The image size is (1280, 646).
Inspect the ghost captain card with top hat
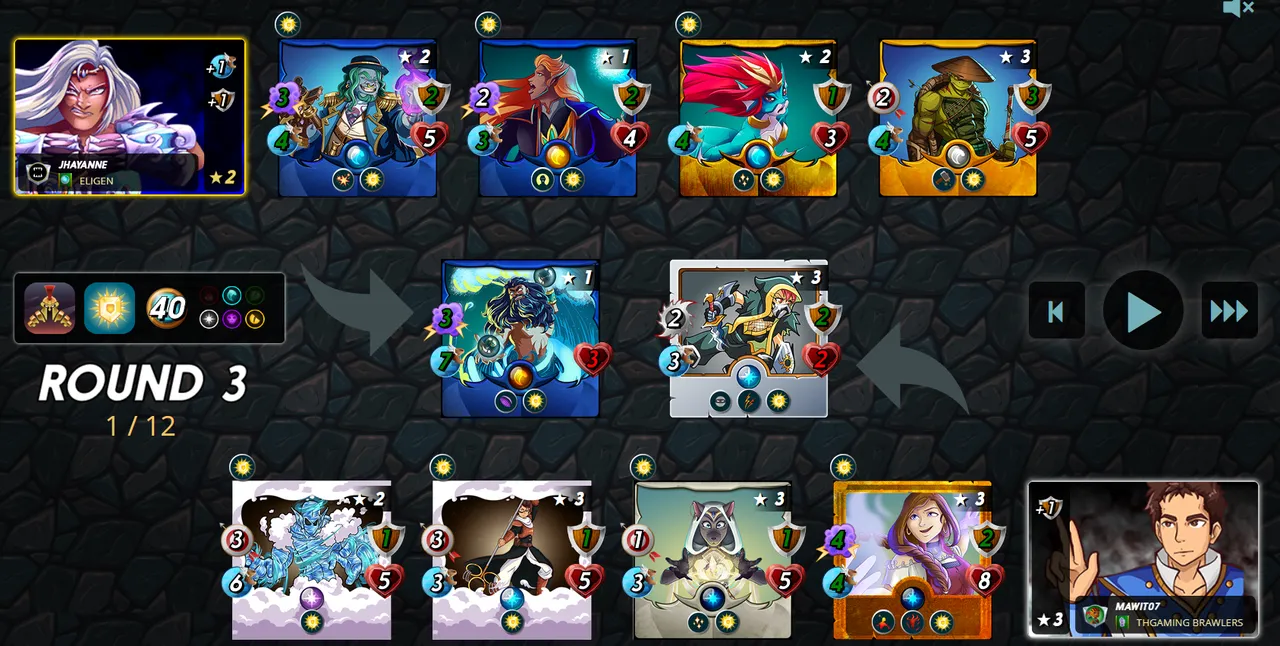coord(357,118)
